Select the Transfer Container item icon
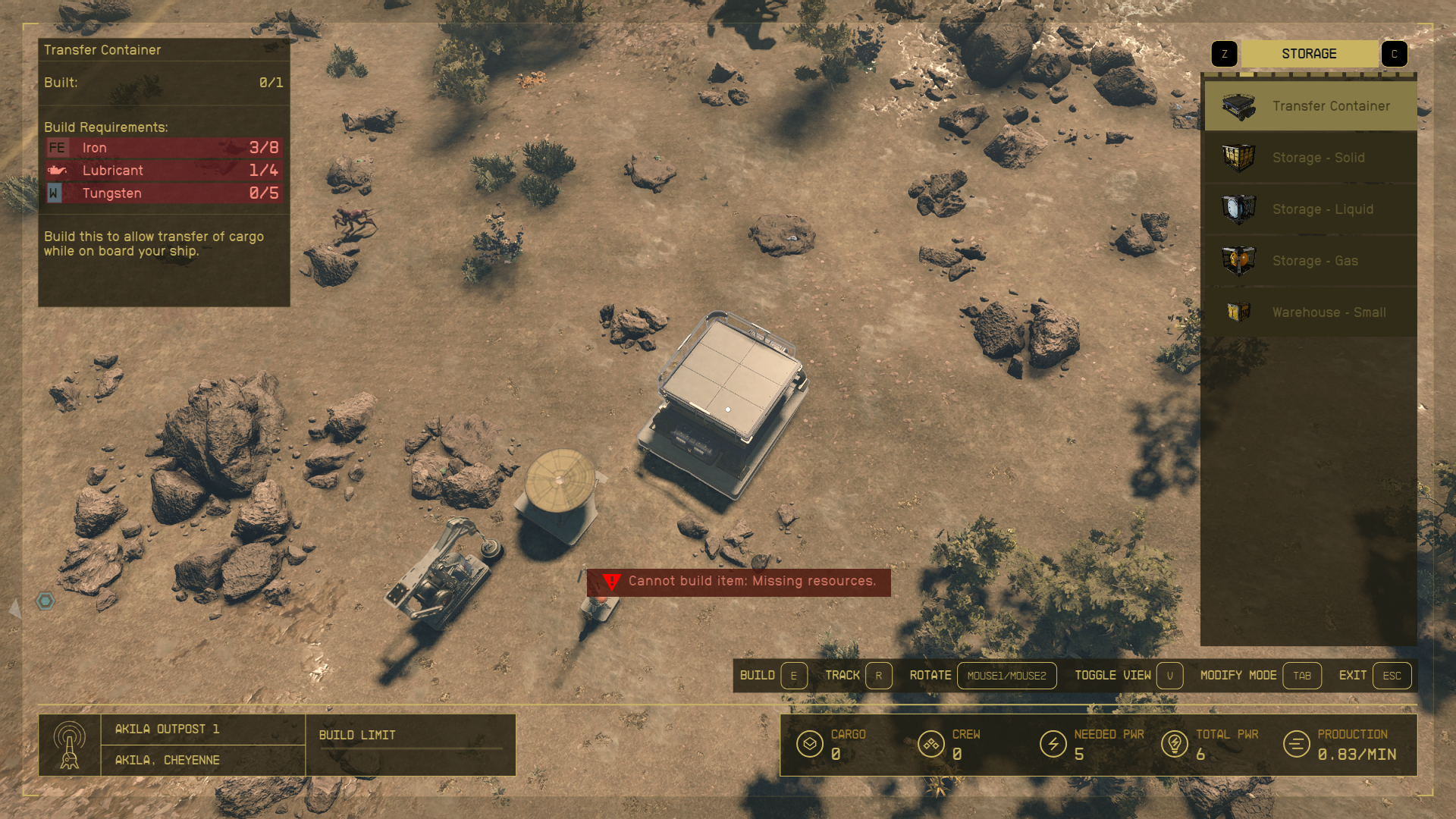The width and height of the screenshot is (1456, 819). coord(1238,105)
